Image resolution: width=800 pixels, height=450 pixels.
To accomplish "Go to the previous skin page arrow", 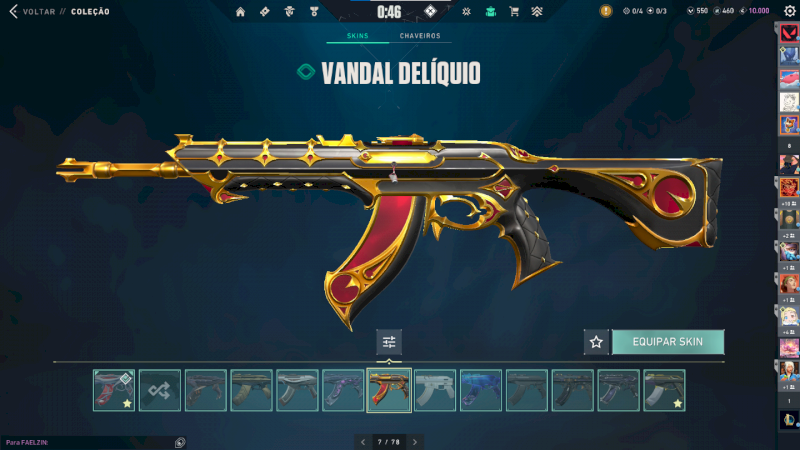I will click(x=363, y=441).
